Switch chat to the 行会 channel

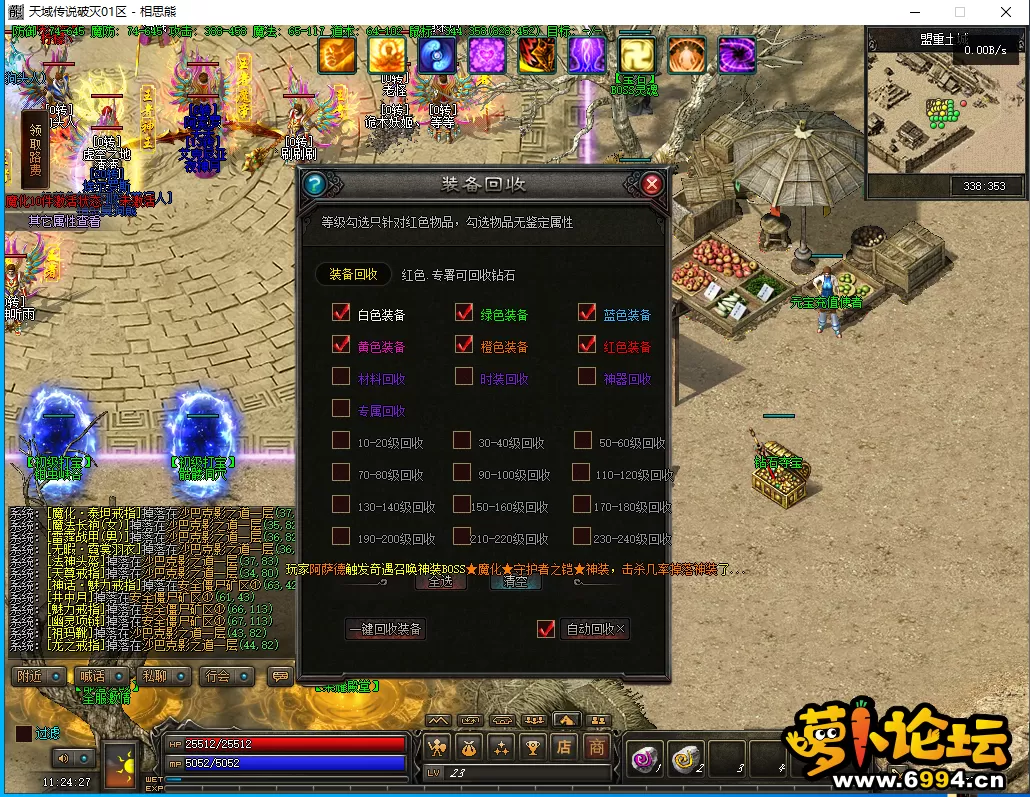coord(218,677)
